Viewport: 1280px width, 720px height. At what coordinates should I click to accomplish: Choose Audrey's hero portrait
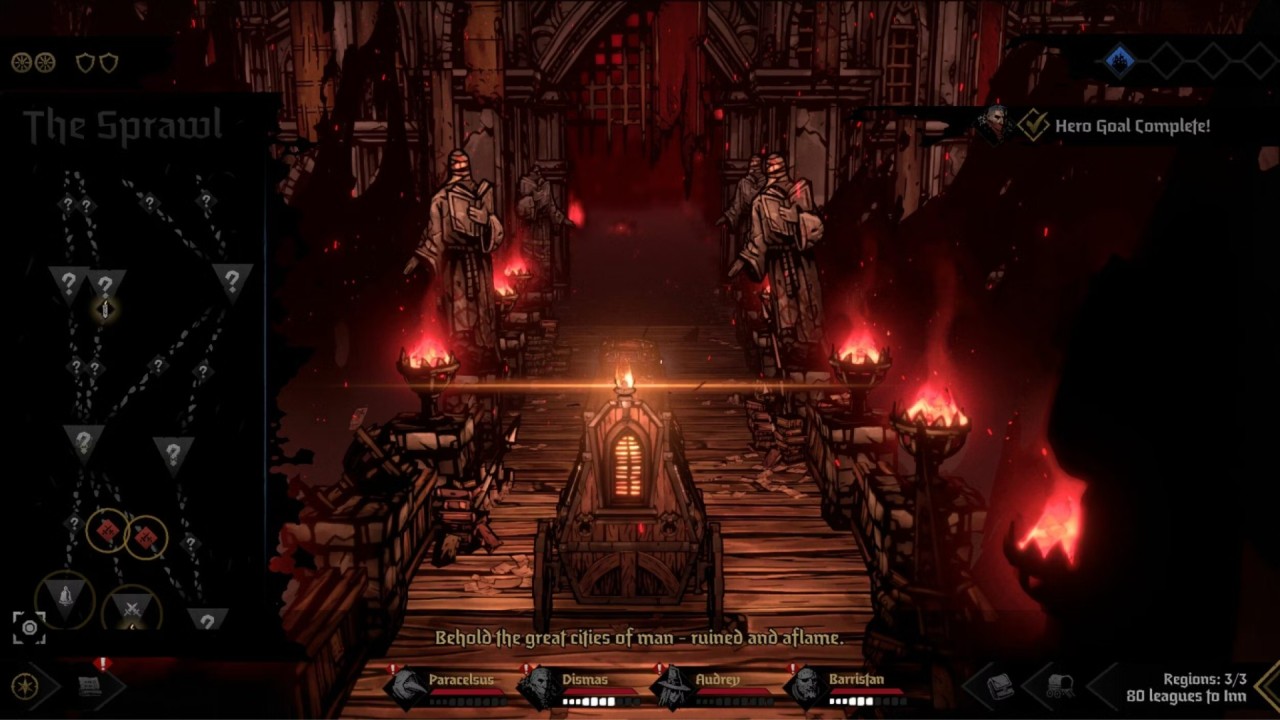point(672,688)
